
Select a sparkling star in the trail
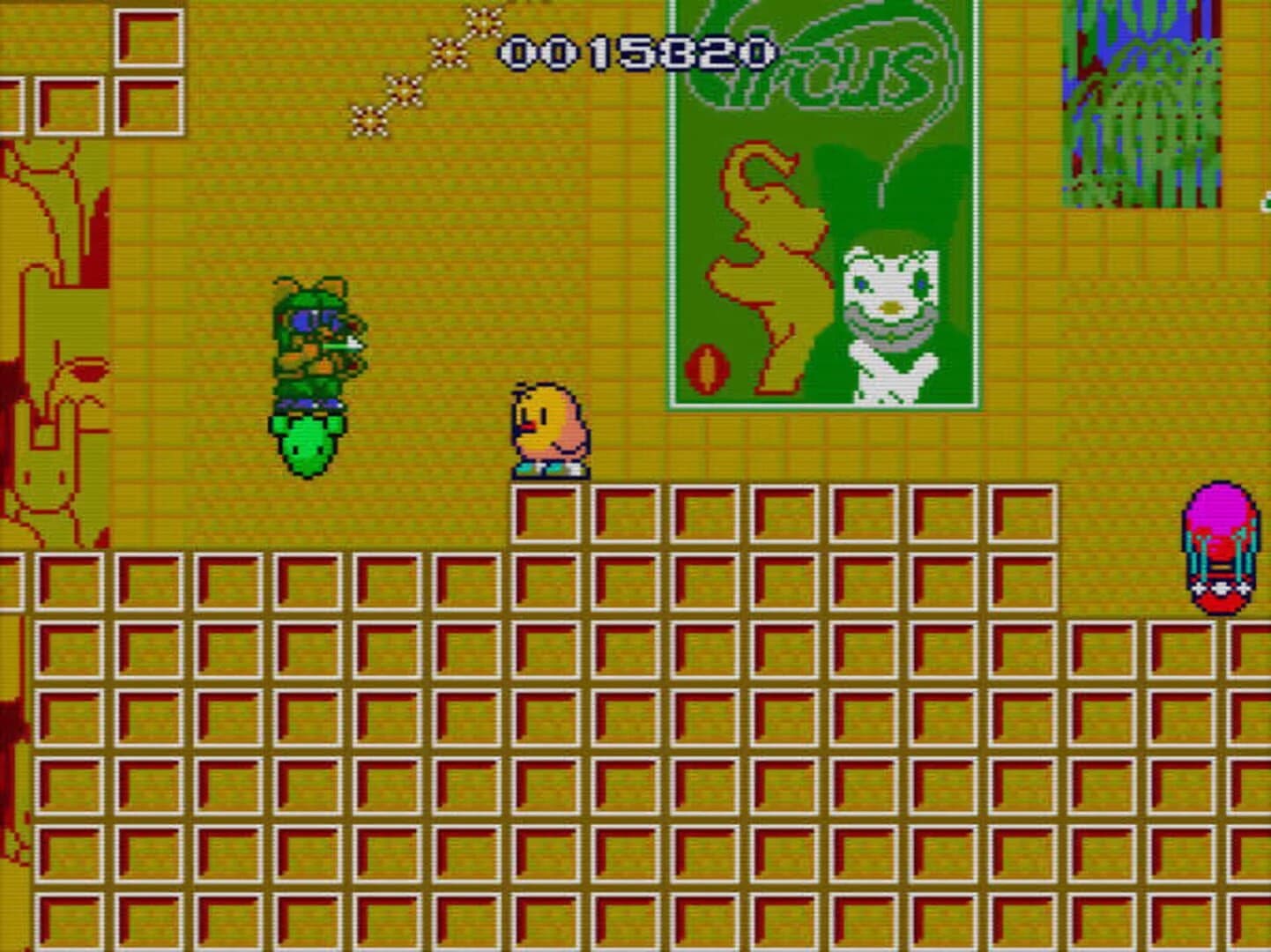coord(405,88)
